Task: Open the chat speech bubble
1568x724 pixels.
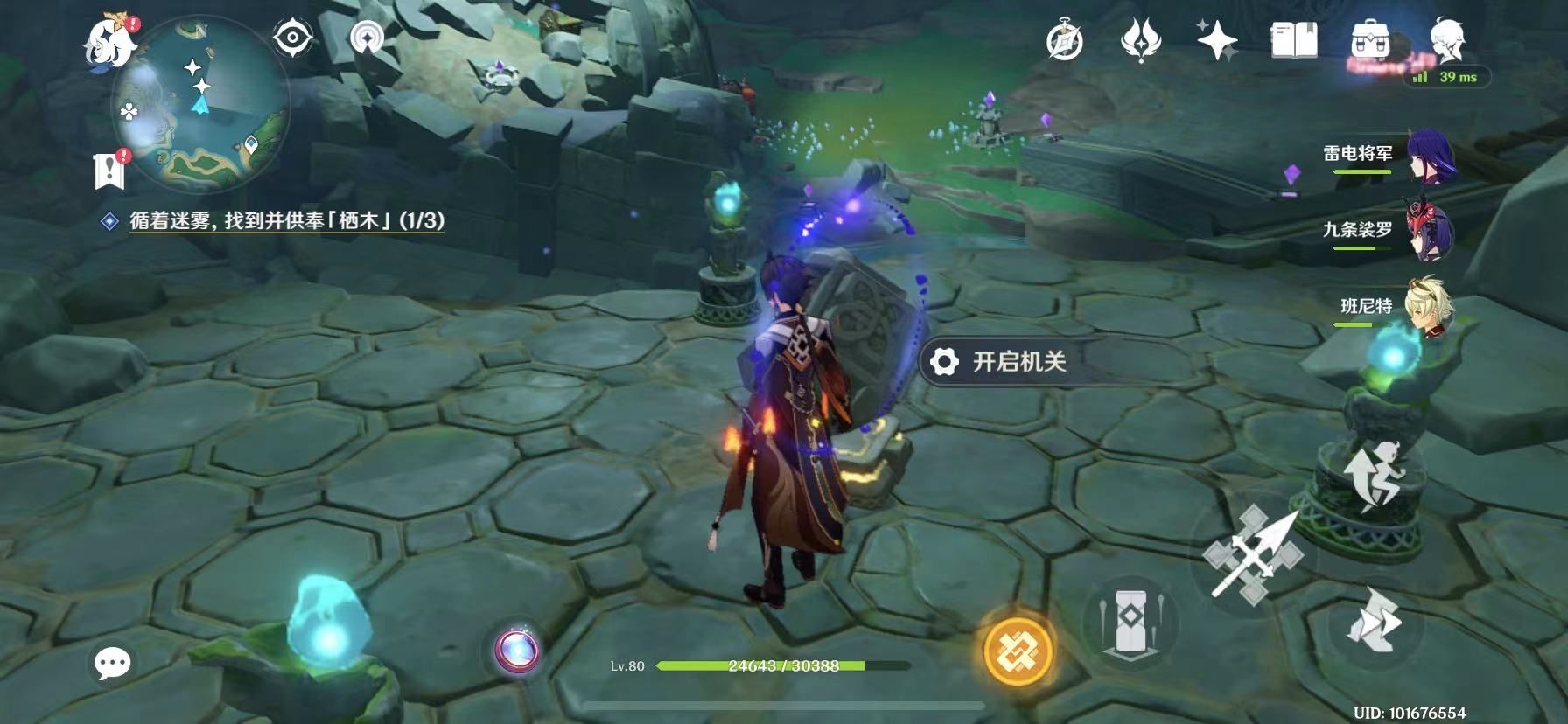Action: point(113,664)
